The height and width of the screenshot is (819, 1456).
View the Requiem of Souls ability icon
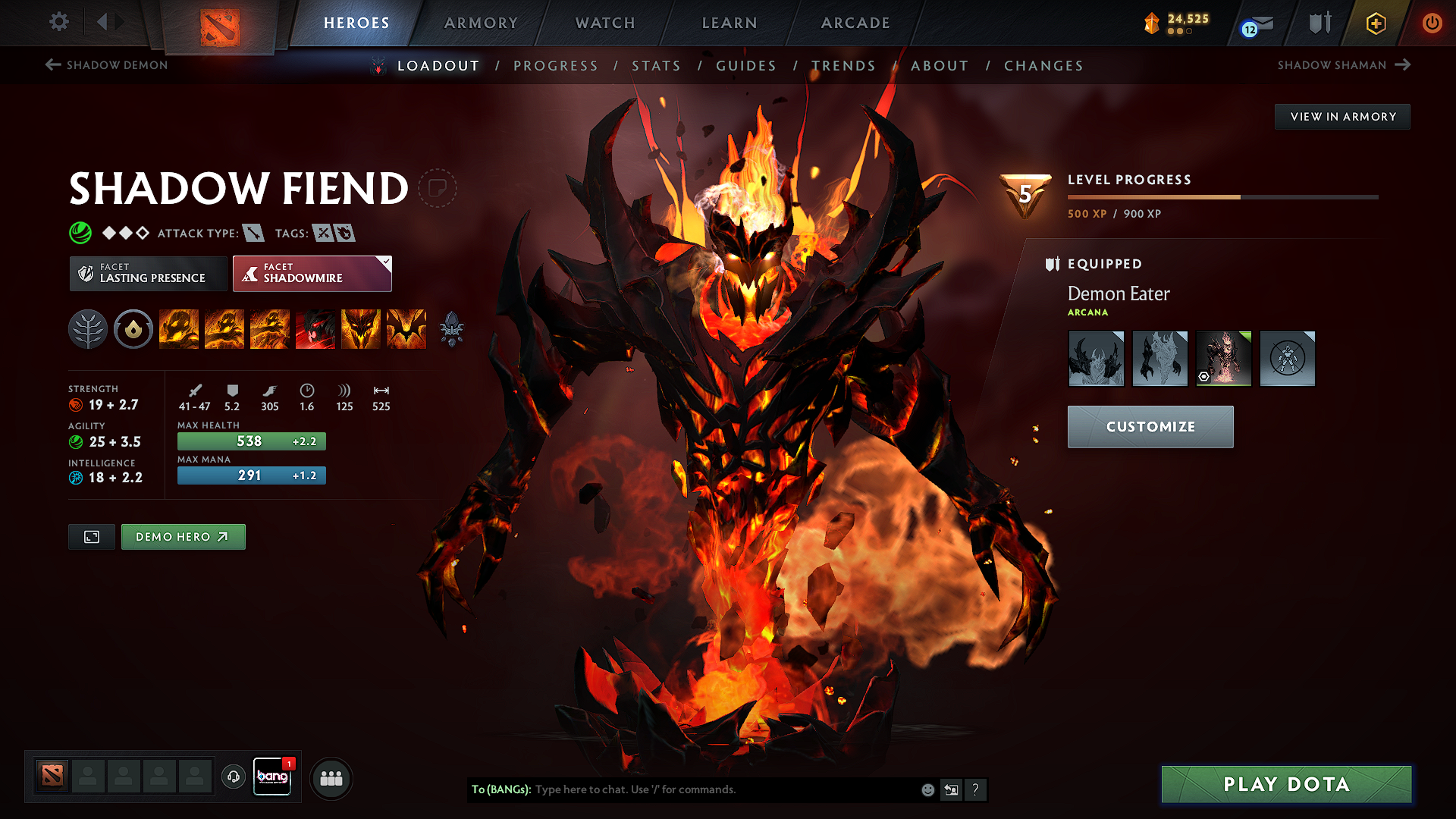[406, 329]
